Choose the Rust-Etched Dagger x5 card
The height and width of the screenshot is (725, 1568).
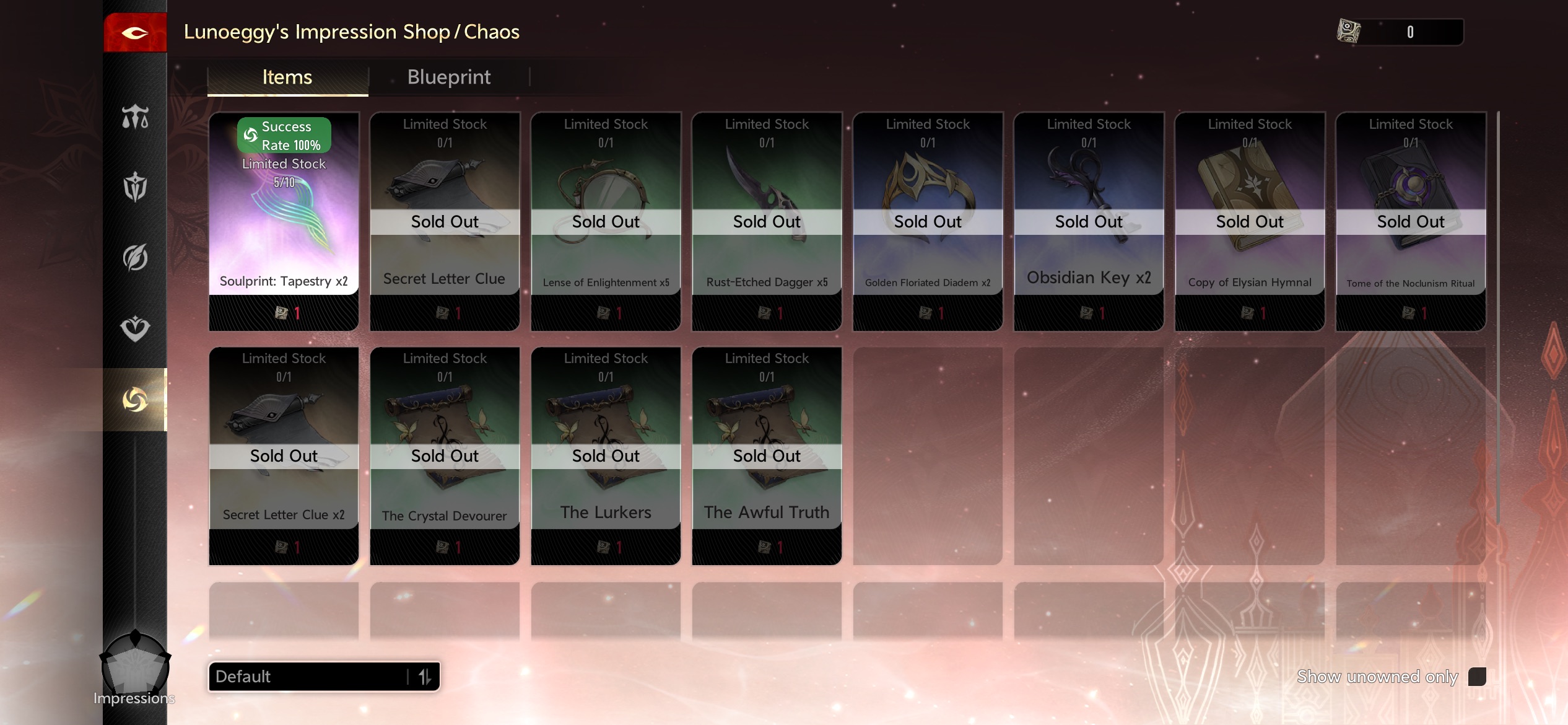(x=767, y=221)
